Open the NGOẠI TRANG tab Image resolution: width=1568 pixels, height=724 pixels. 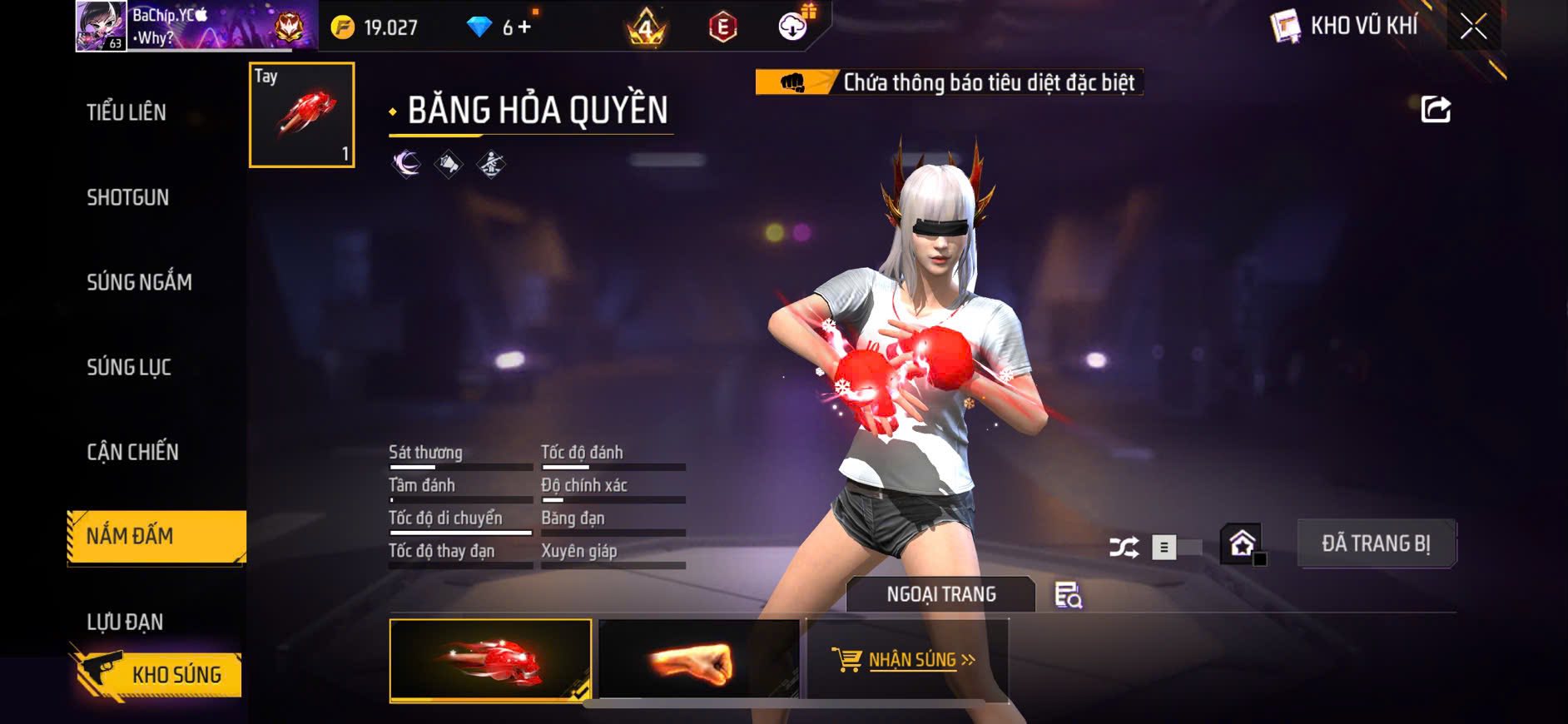(940, 594)
